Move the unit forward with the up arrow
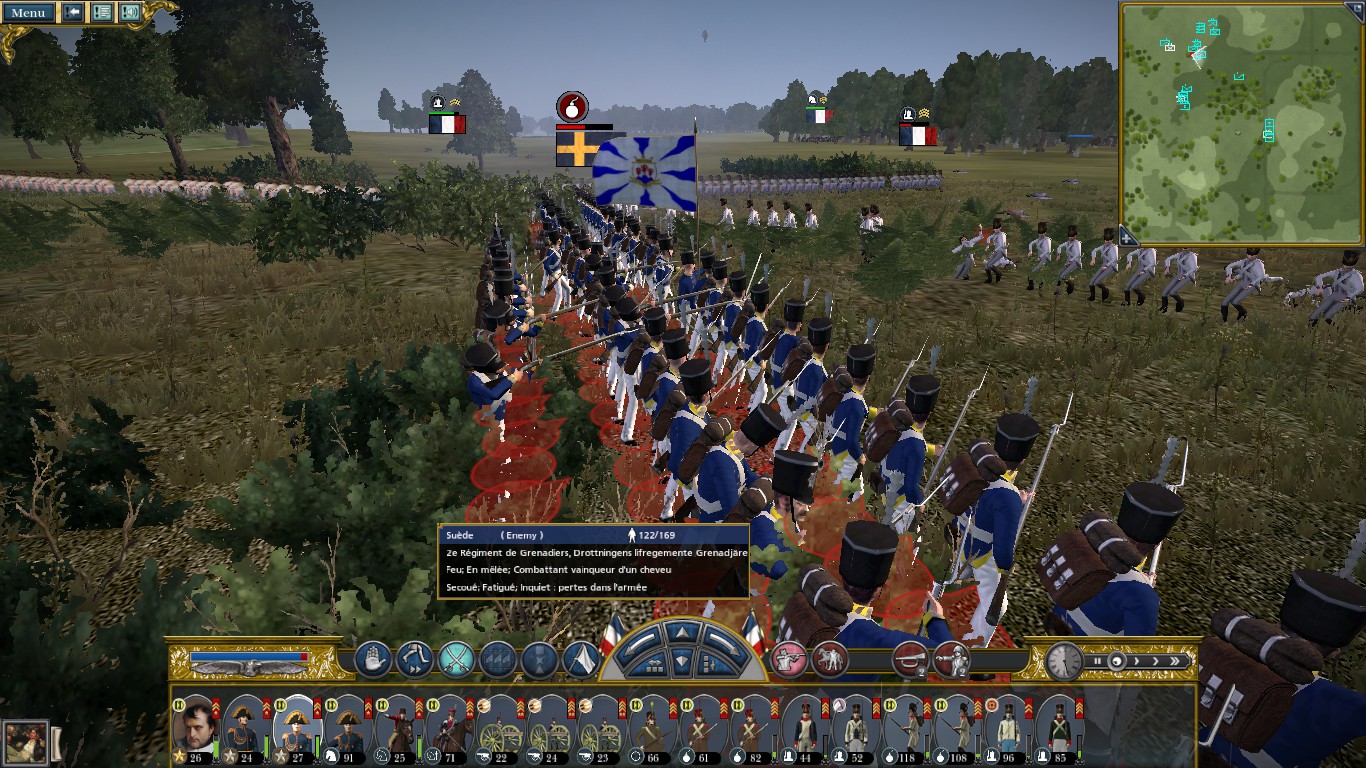The height and width of the screenshot is (768, 1366). coord(681,633)
